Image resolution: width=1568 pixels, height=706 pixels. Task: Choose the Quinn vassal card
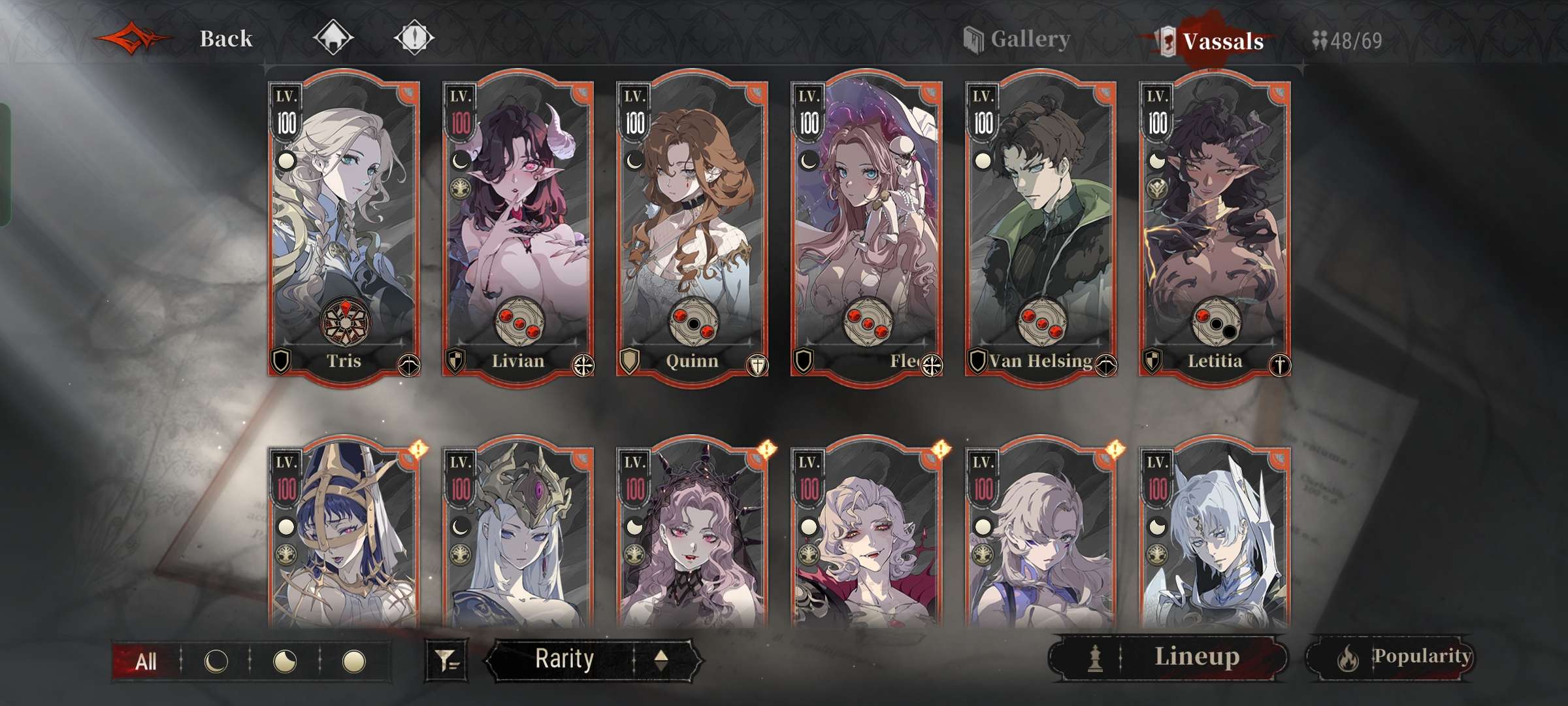[692, 229]
